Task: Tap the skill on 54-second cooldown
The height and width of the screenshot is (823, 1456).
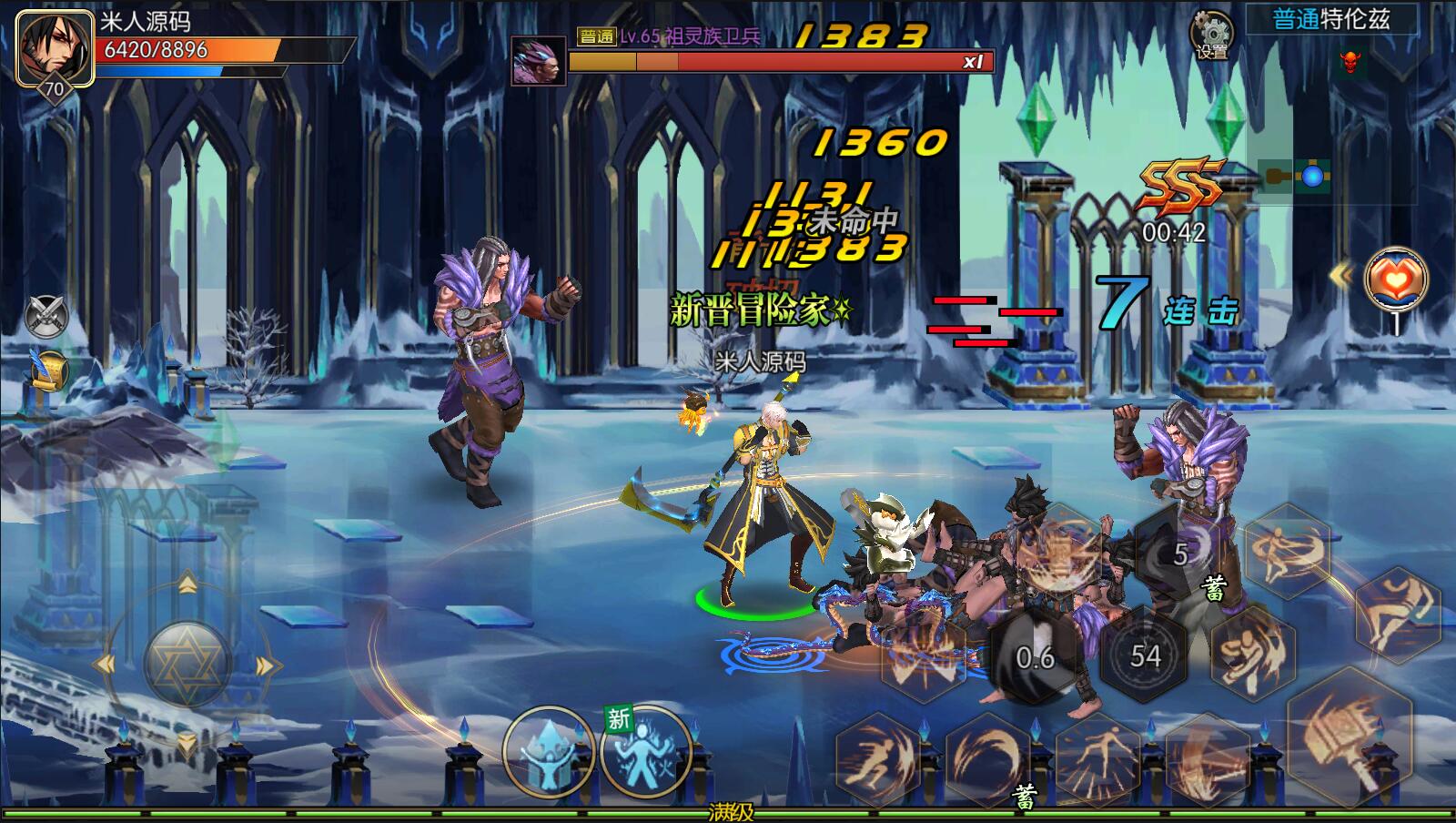Action: click(x=1145, y=655)
